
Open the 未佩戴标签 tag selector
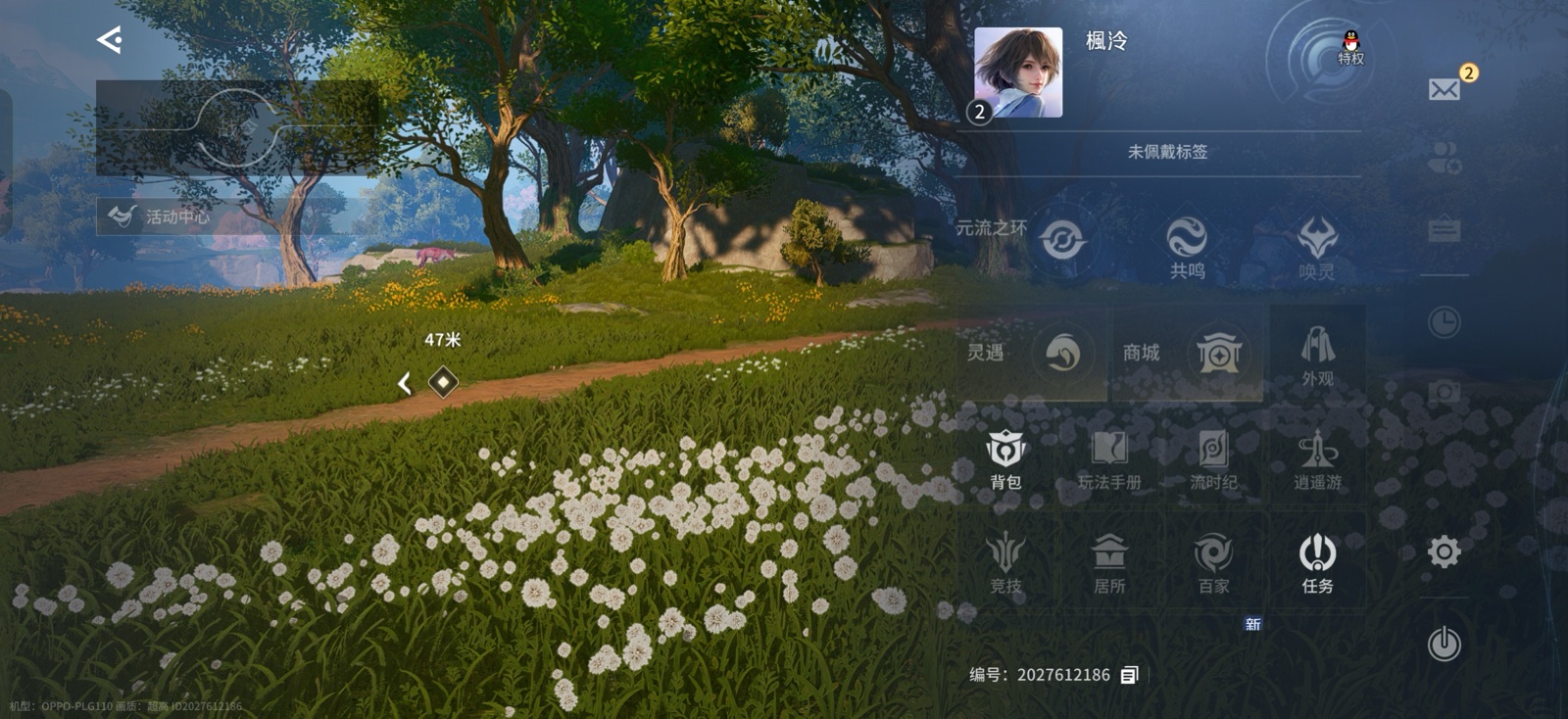coord(1166,154)
